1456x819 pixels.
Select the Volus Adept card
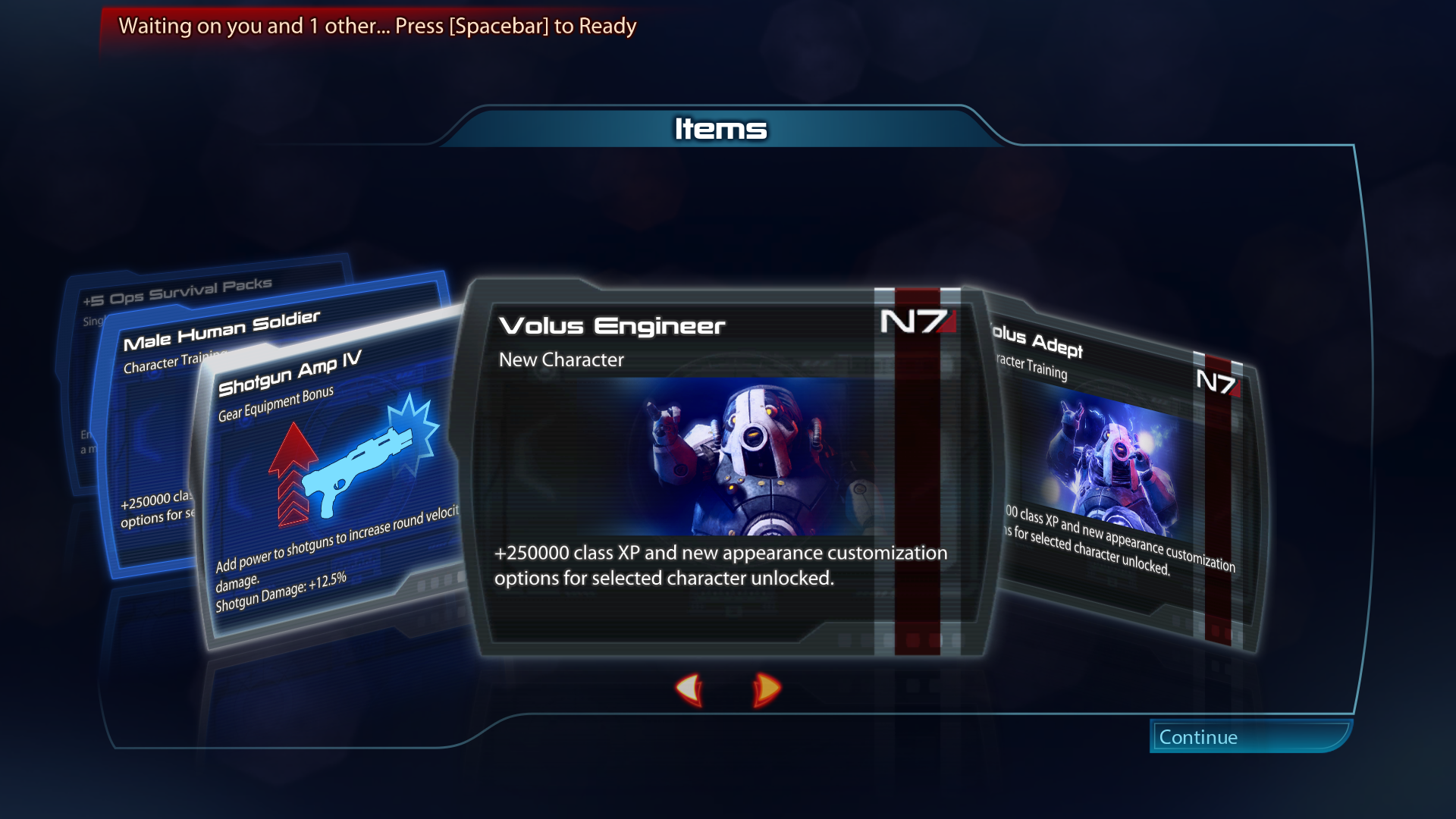(x=1122, y=470)
